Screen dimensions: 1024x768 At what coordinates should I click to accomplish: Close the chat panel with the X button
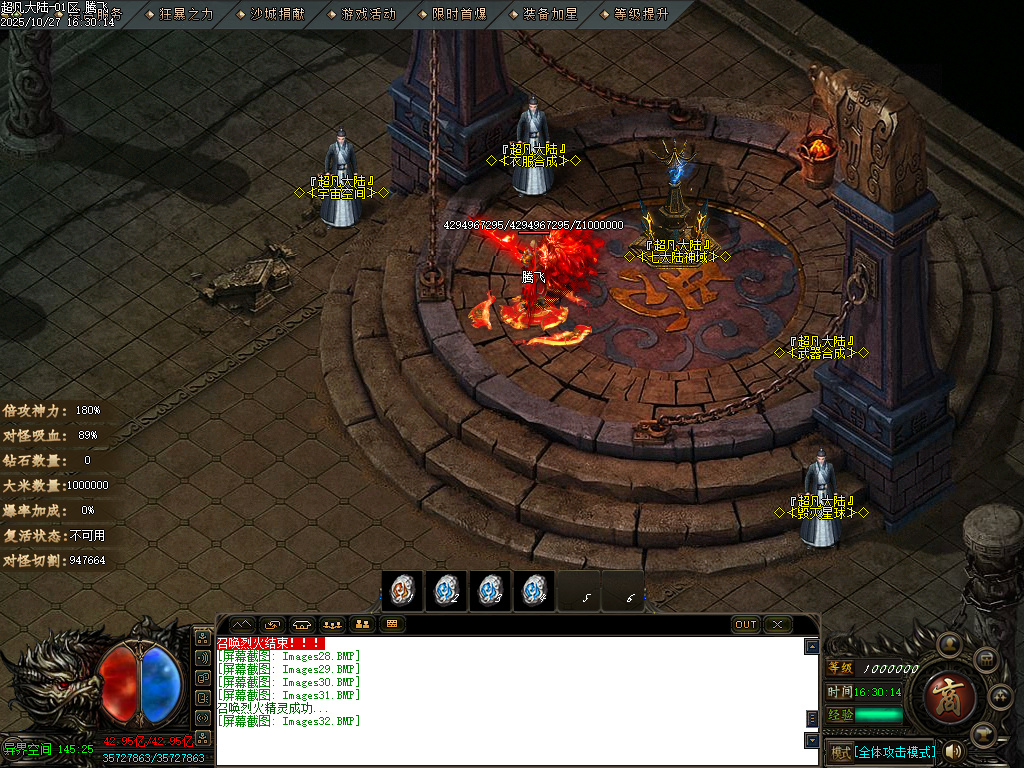[x=777, y=625]
